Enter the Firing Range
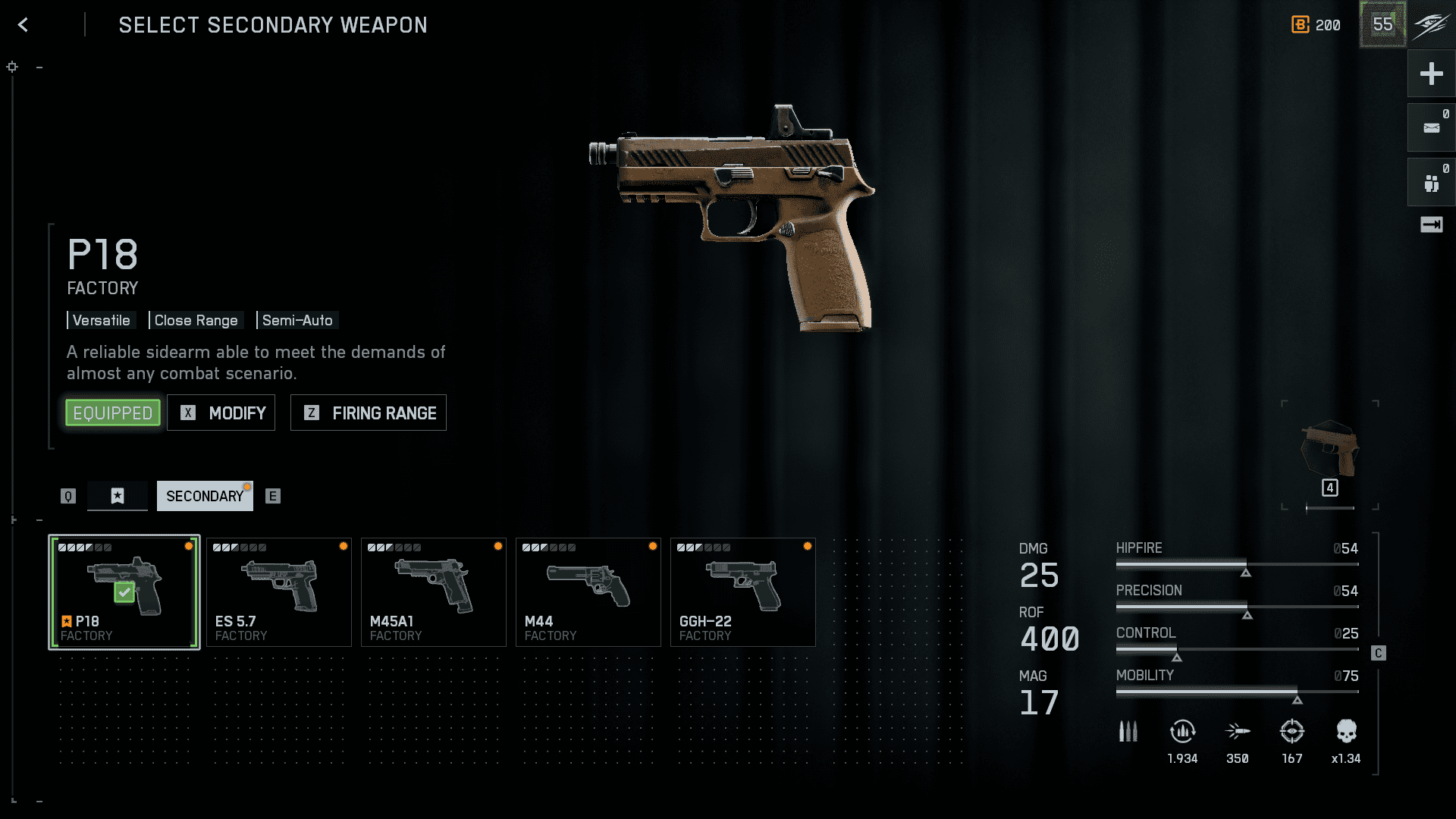This screenshot has width=1456, height=819. click(369, 413)
